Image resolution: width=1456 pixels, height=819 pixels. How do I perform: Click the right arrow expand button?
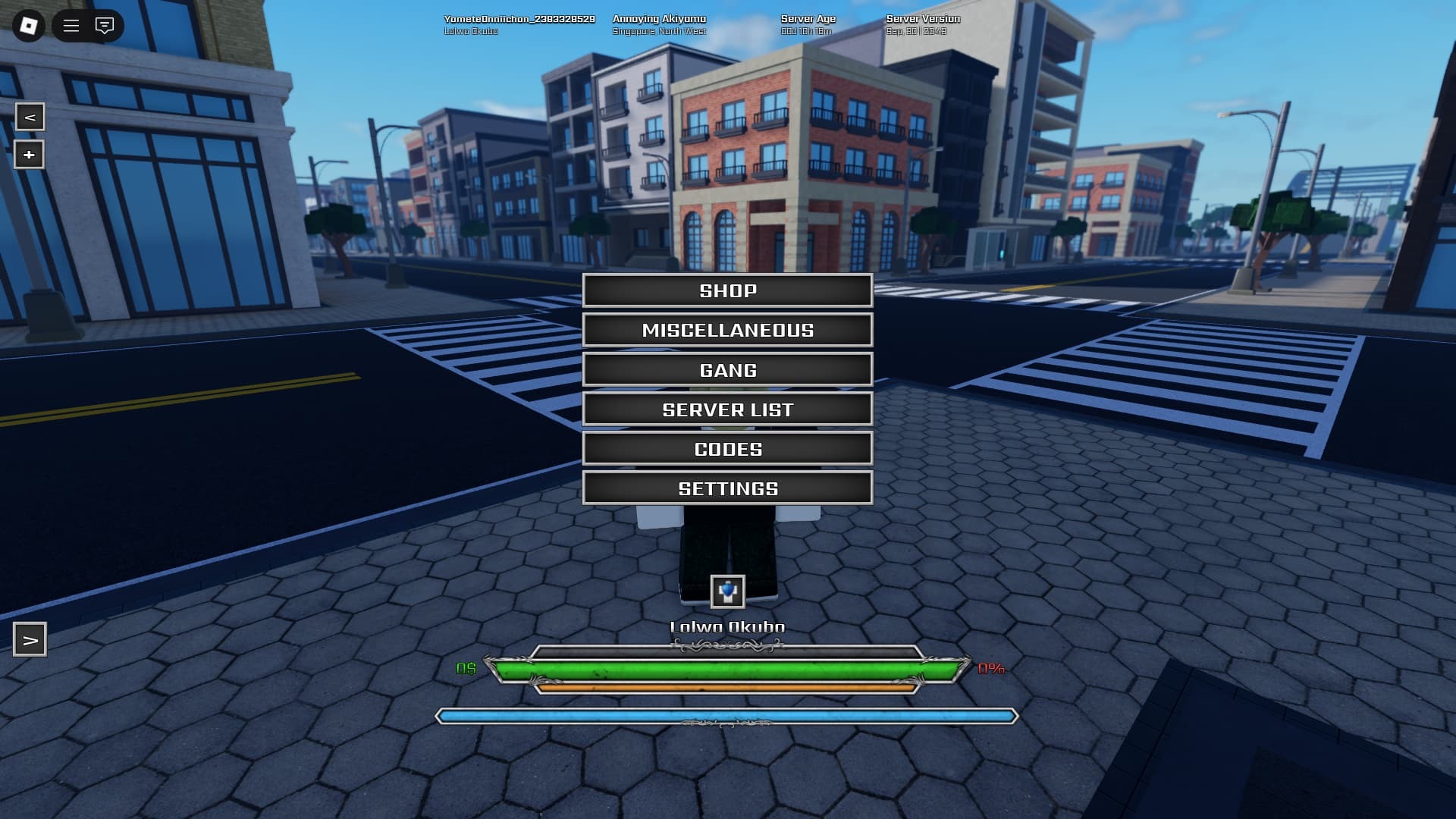pyautogui.click(x=30, y=640)
